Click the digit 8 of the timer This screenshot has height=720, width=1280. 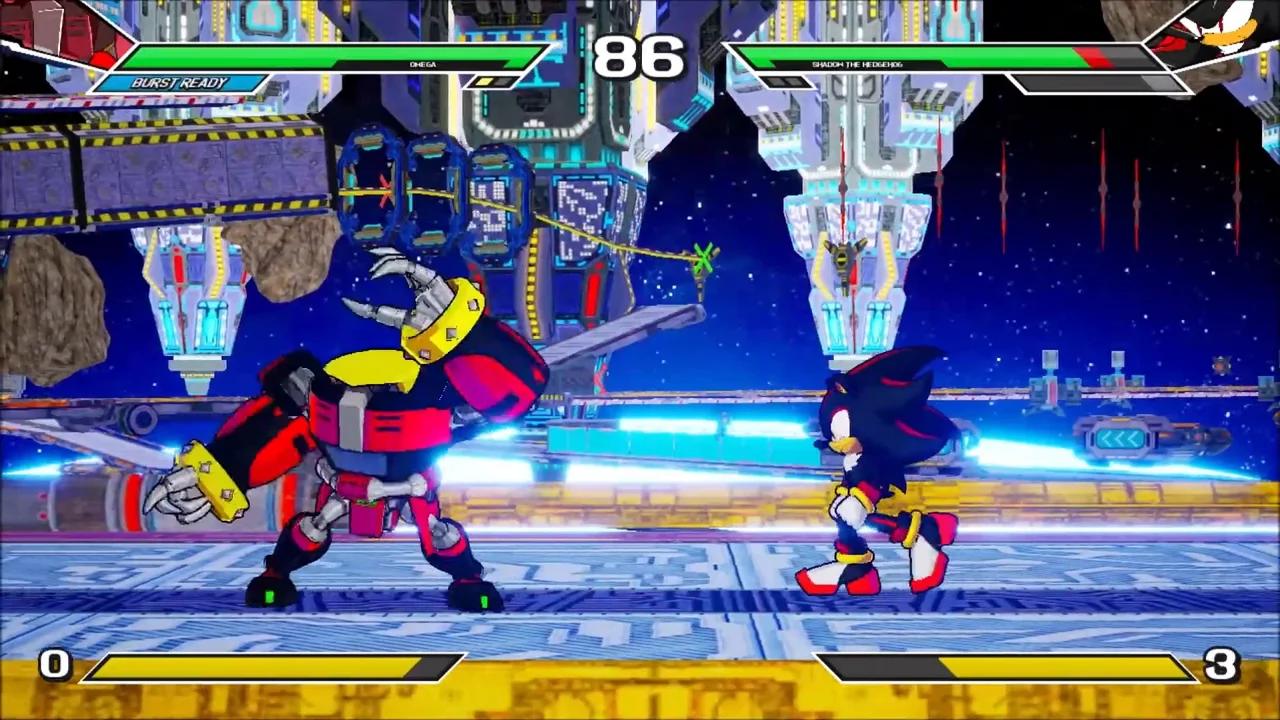pyautogui.click(x=615, y=58)
